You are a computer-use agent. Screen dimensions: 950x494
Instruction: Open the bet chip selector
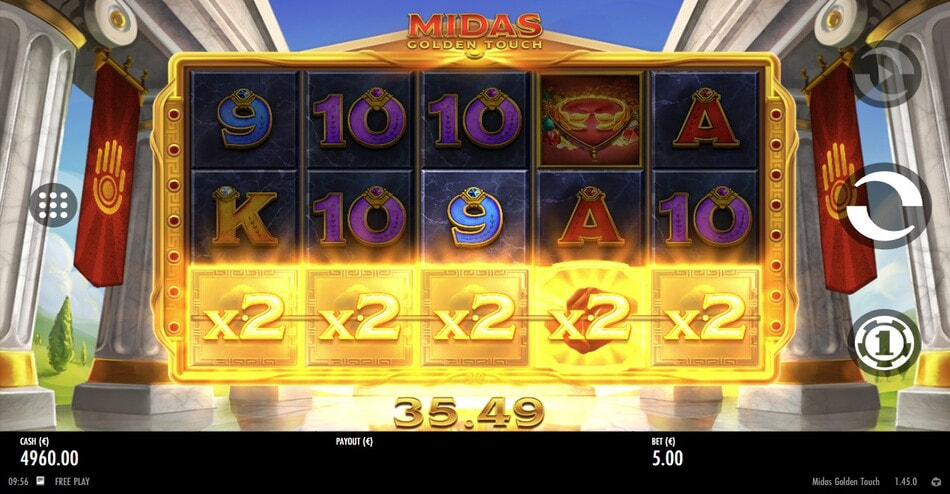point(884,343)
